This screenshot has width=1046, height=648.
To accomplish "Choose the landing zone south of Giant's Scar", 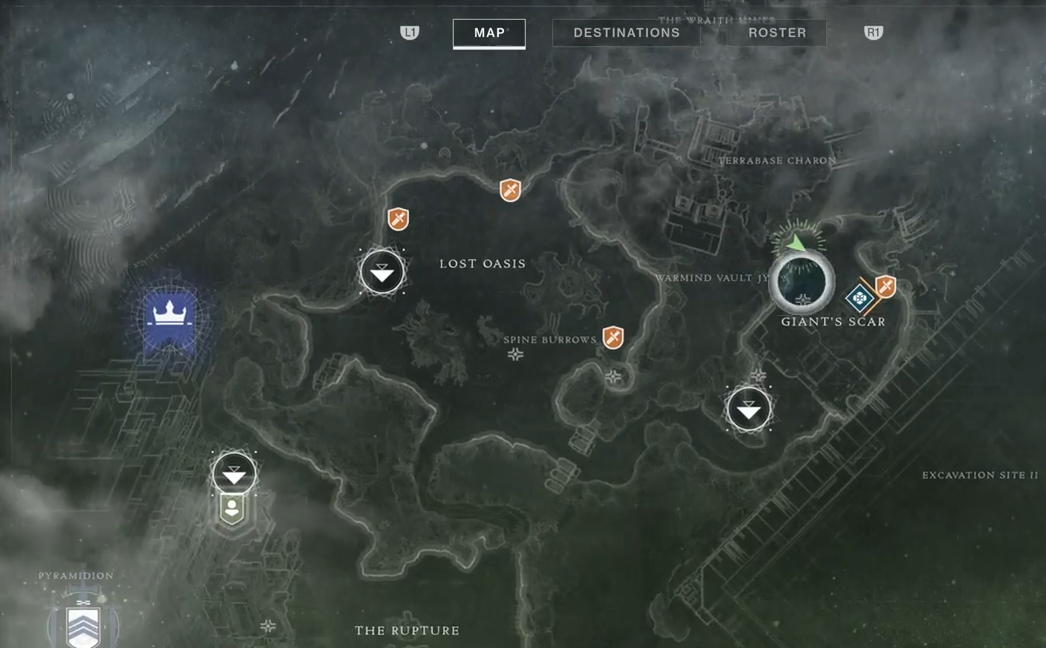I will pos(749,409).
